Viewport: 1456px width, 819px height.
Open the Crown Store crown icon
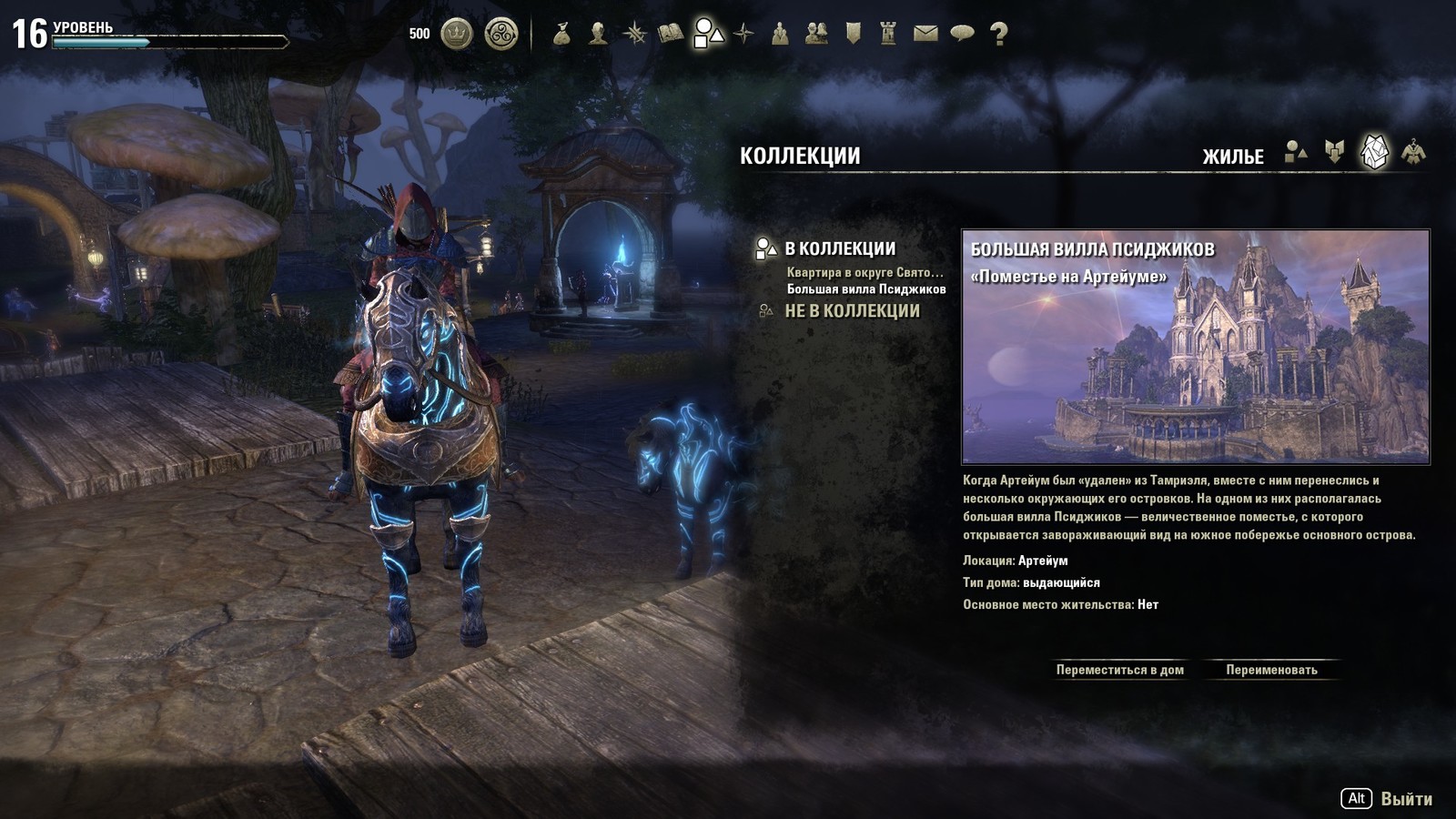point(457,35)
